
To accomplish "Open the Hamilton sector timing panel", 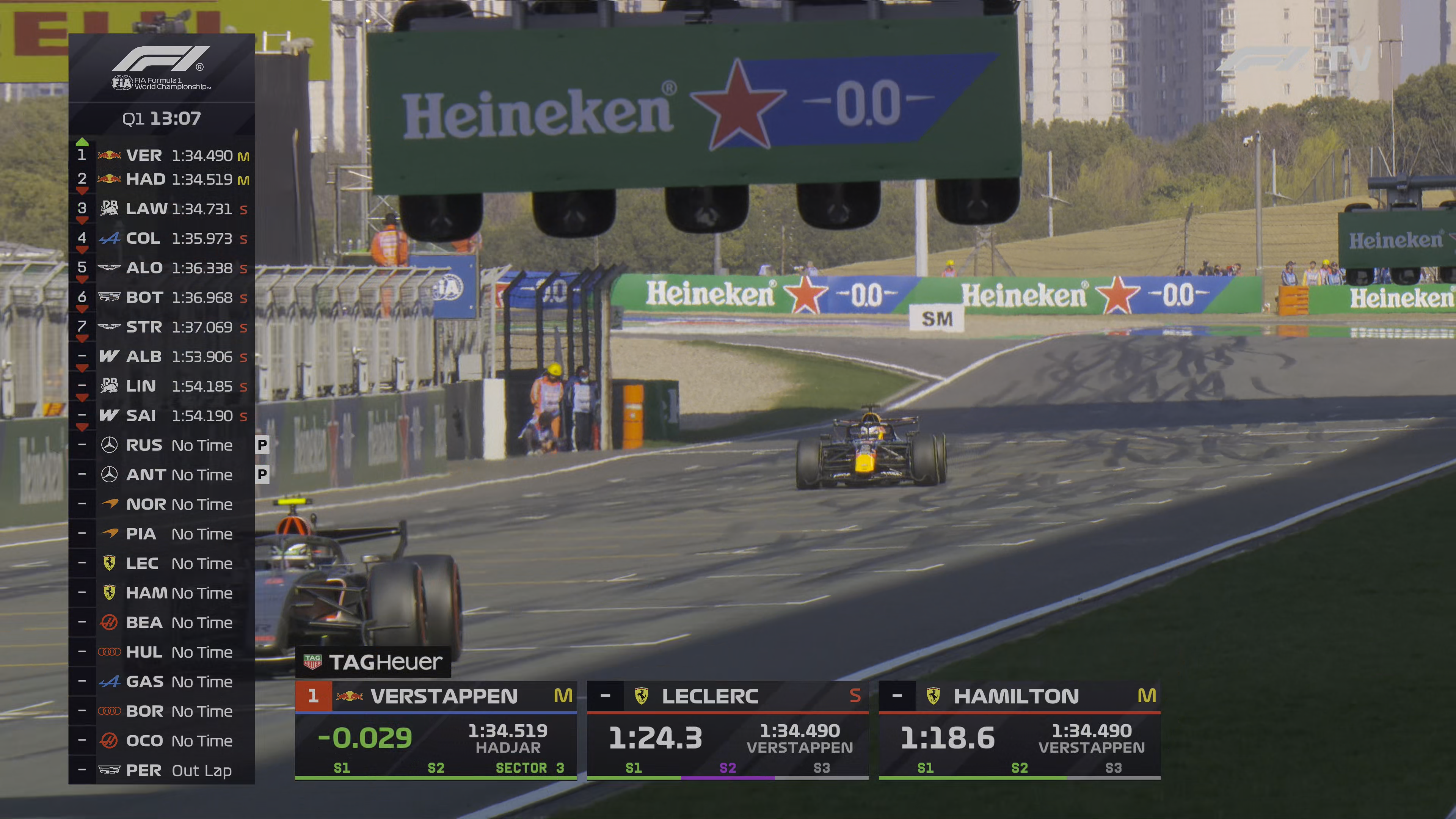I will (x=1019, y=730).
